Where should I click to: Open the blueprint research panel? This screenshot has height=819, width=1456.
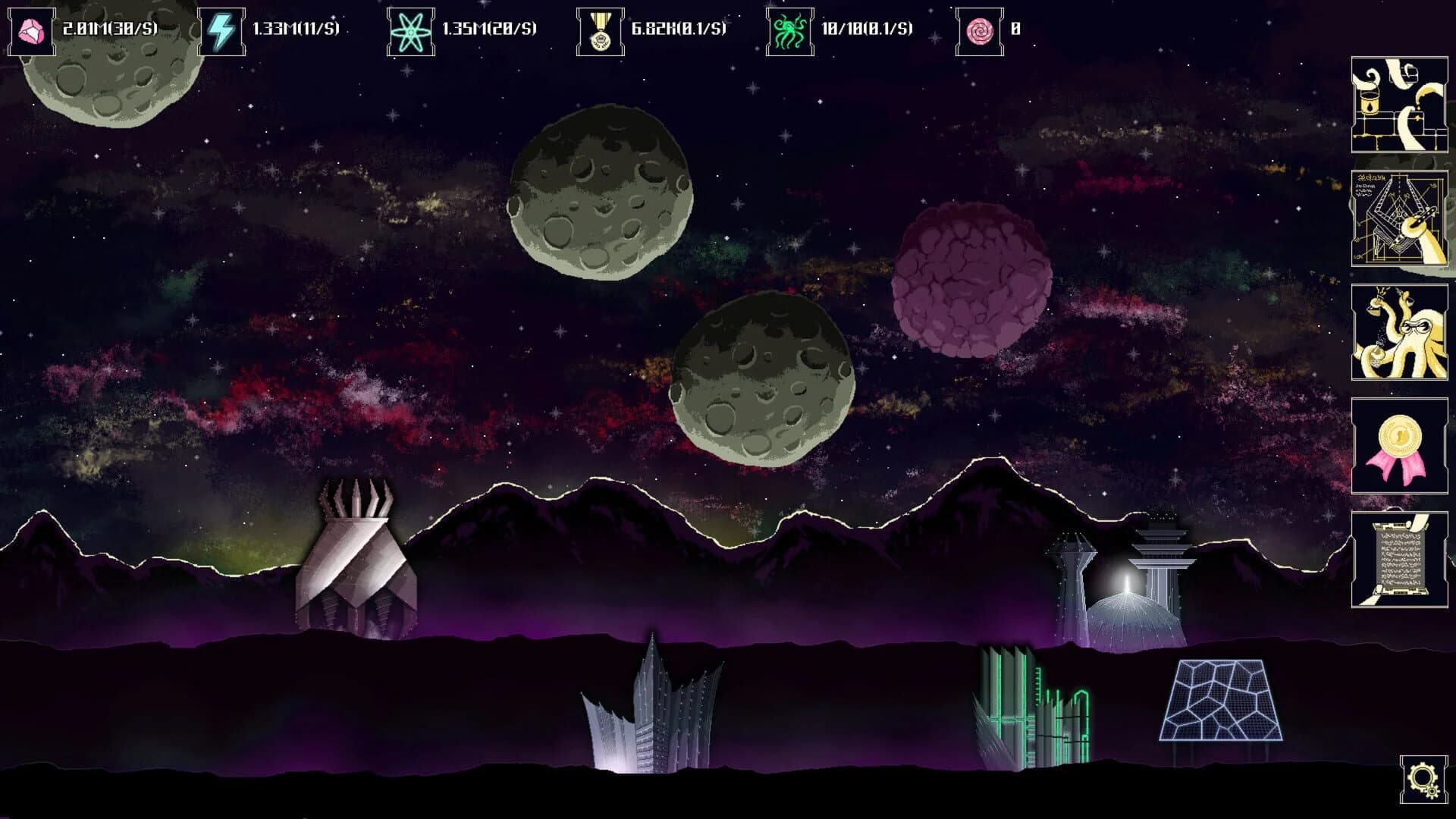coord(1400,220)
